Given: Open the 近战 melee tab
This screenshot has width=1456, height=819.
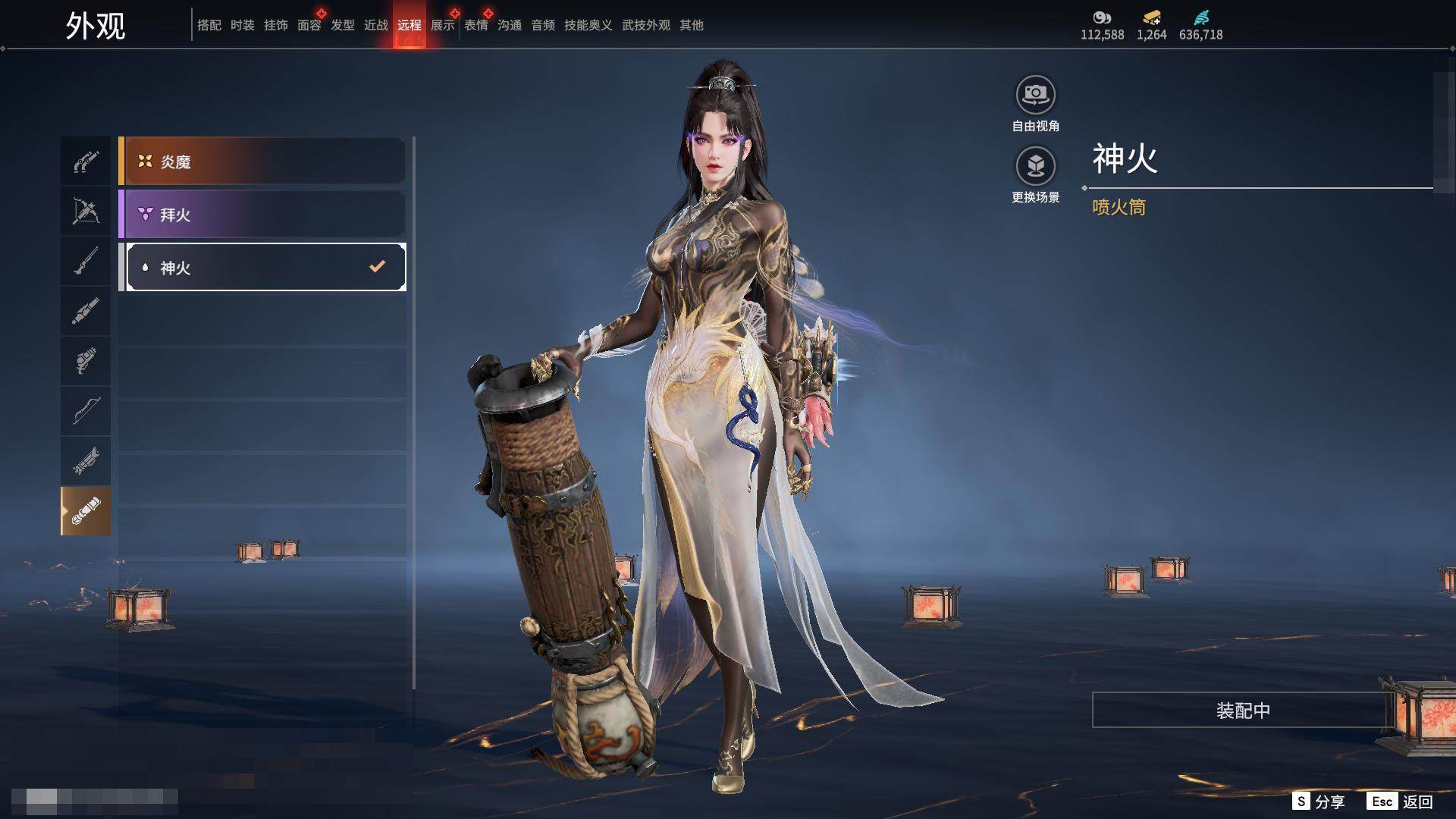Looking at the screenshot, I should (x=376, y=25).
